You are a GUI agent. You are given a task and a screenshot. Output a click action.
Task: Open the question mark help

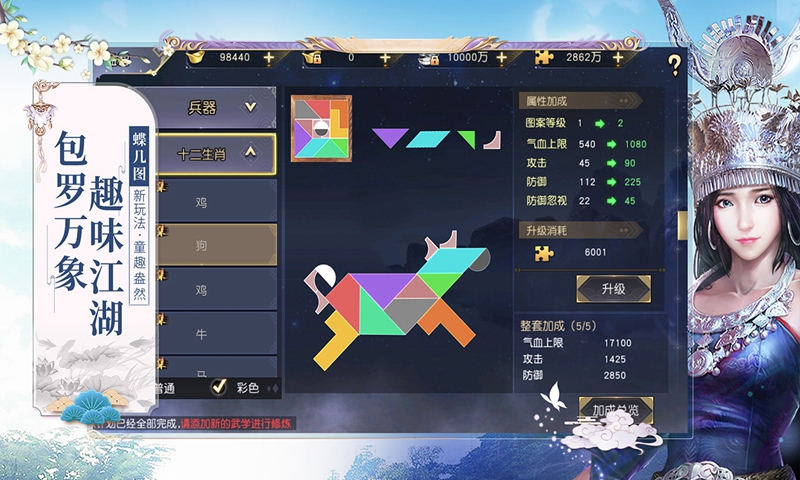coord(675,66)
